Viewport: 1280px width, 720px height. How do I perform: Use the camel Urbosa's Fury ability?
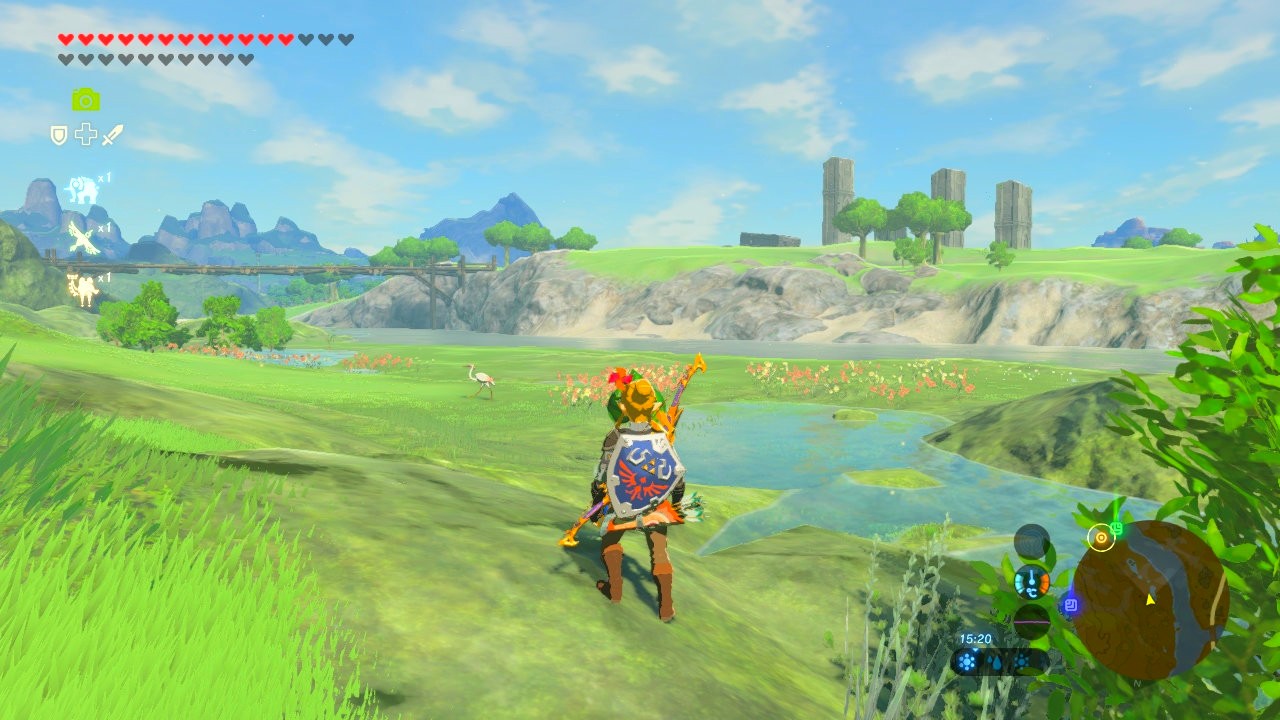click(x=82, y=288)
